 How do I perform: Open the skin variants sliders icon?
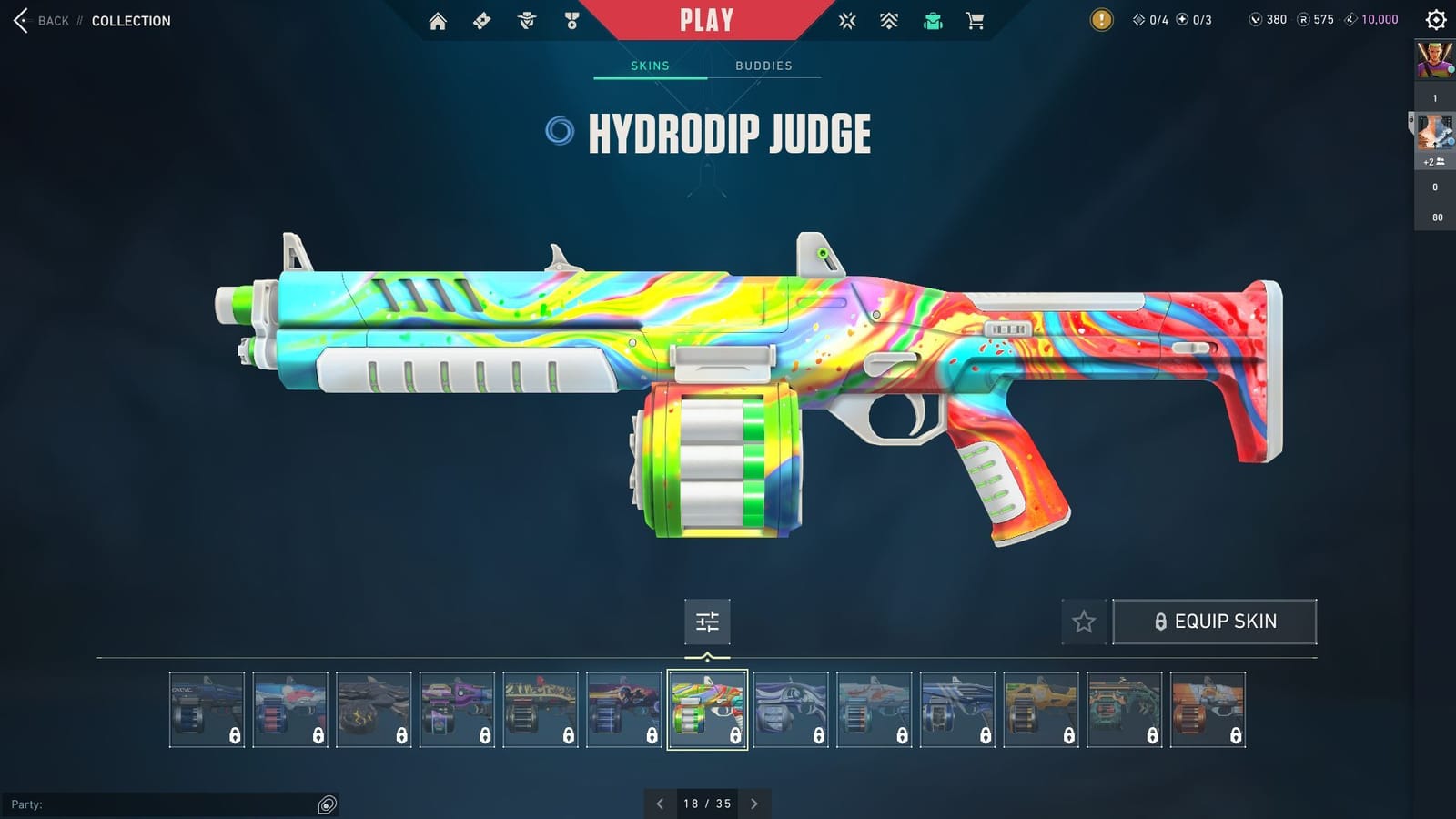point(707,622)
